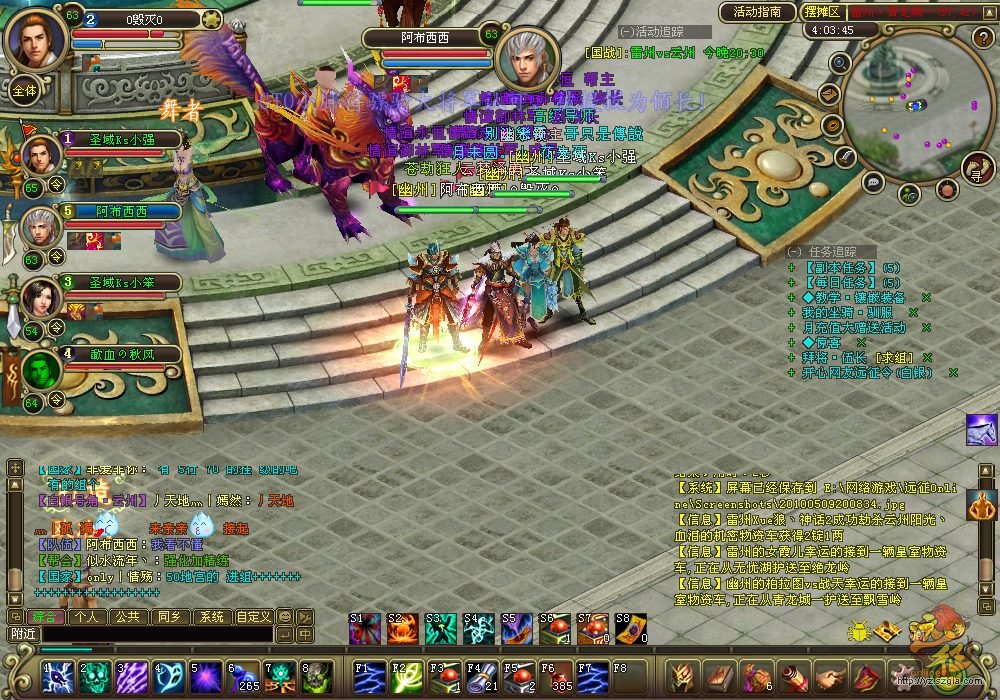Select the 自定义 chat tab
Viewport: 1000px width, 700px height.
pos(253,617)
